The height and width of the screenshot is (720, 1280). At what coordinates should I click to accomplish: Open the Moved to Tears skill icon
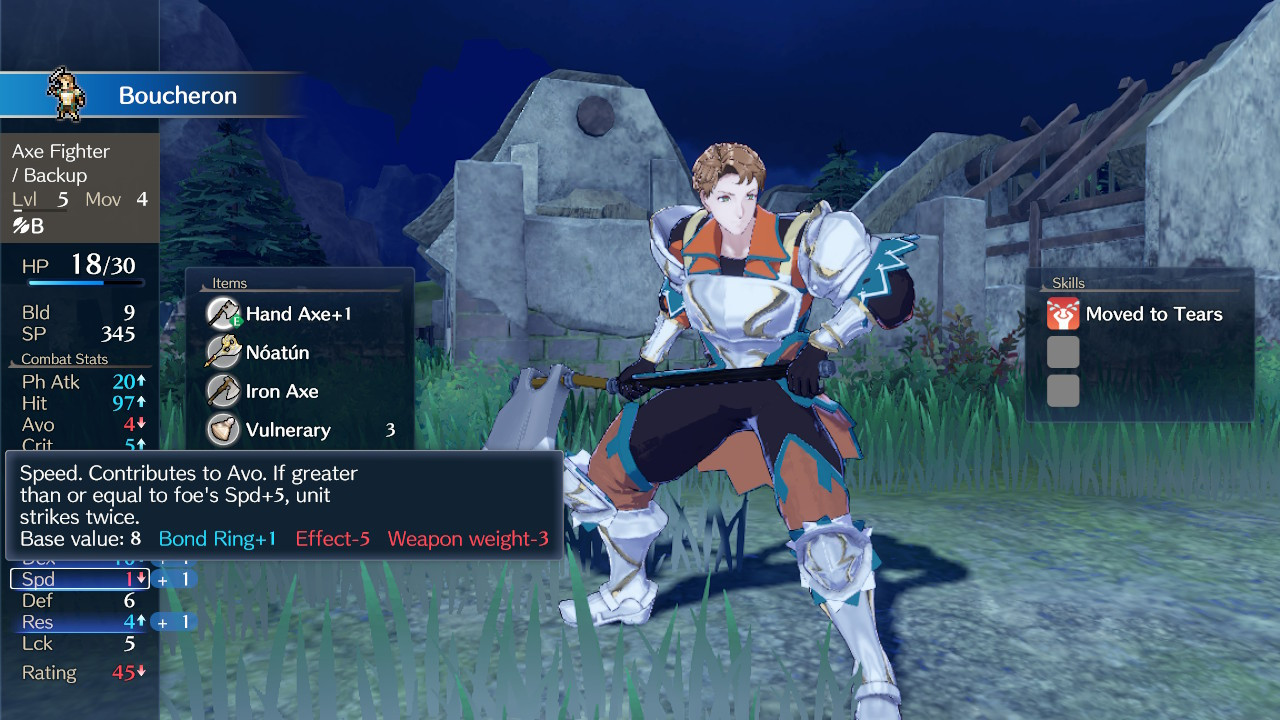(1062, 314)
